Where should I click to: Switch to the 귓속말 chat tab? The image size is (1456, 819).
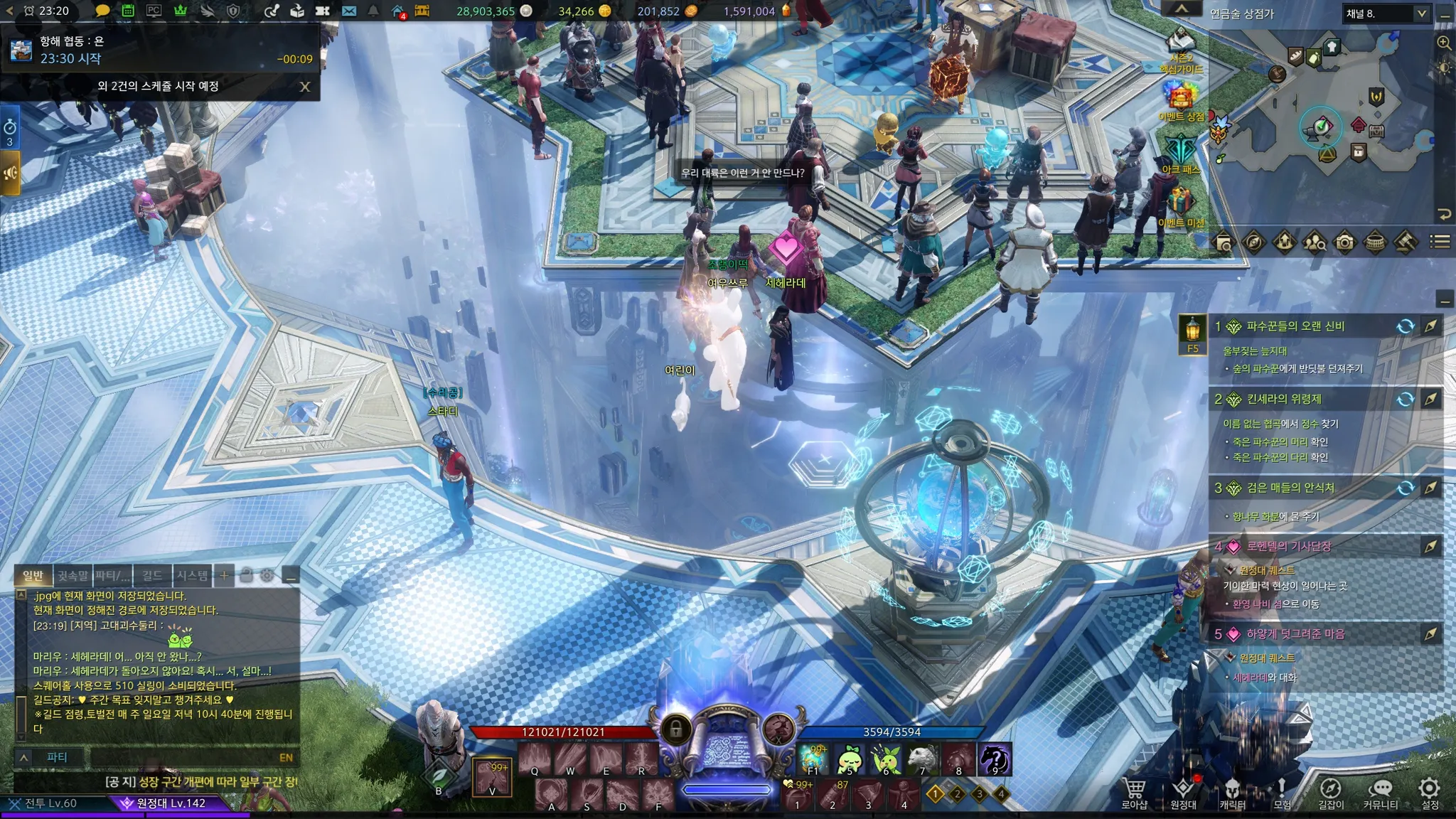tap(73, 575)
